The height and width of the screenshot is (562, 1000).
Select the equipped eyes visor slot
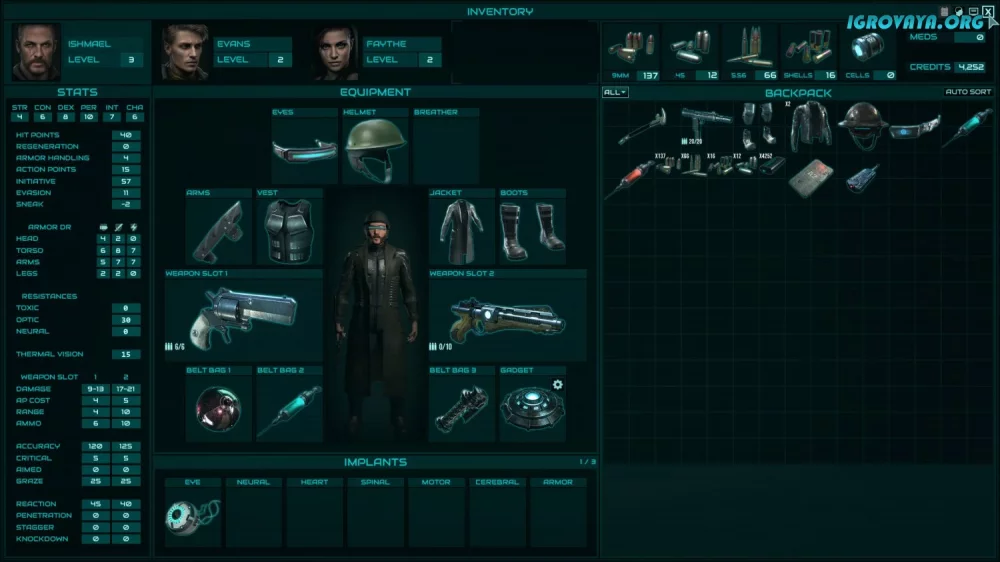(x=303, y=150)
